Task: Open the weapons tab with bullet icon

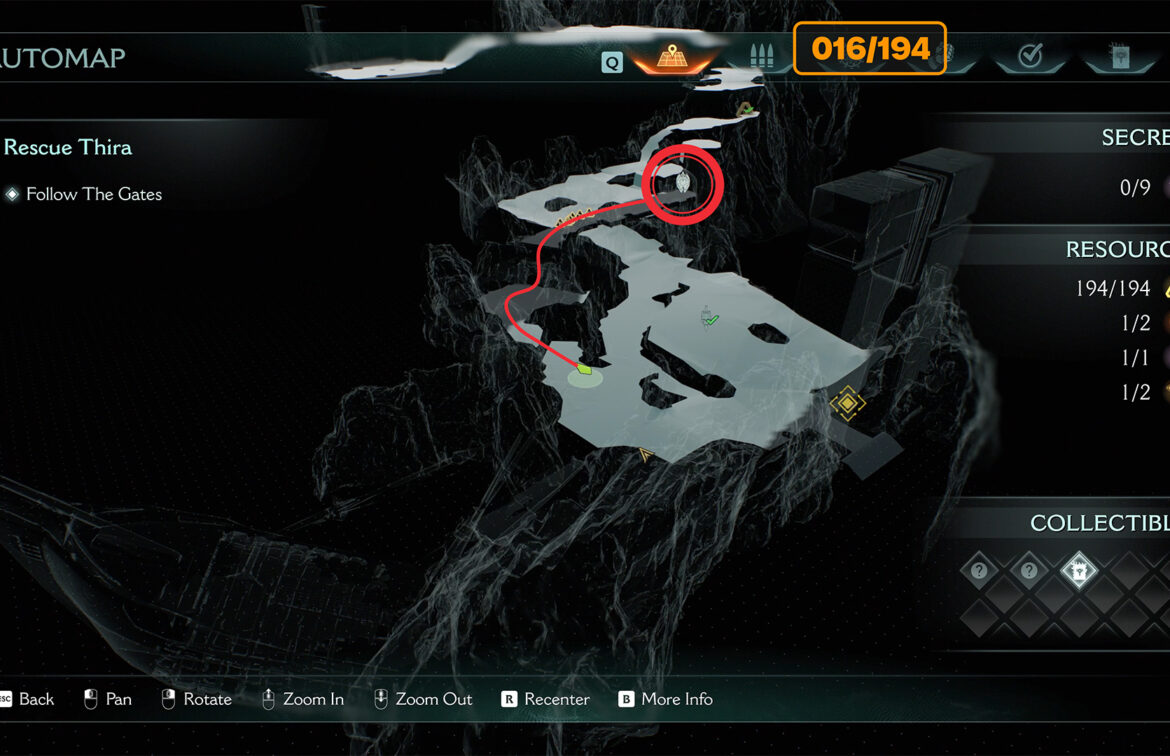Action: pyautogui.click(x=762, y=57)
